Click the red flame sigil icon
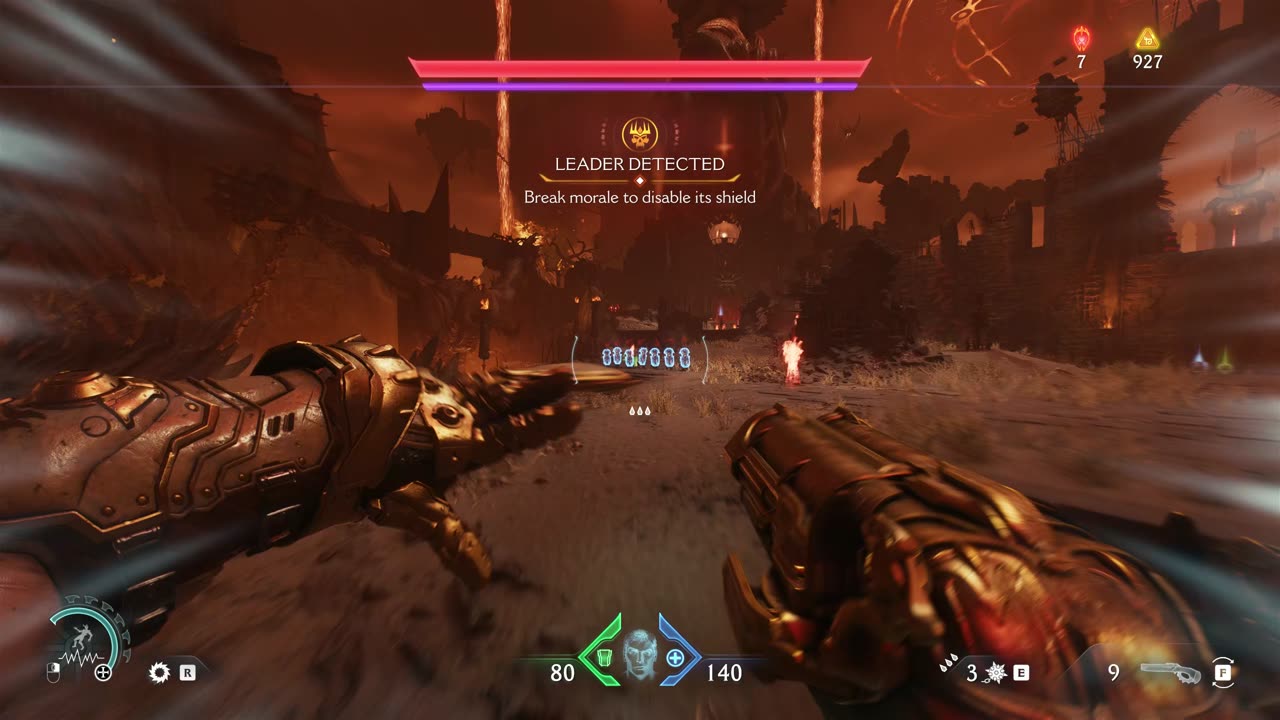The image size is (1280, 720). coord(1081,38)
